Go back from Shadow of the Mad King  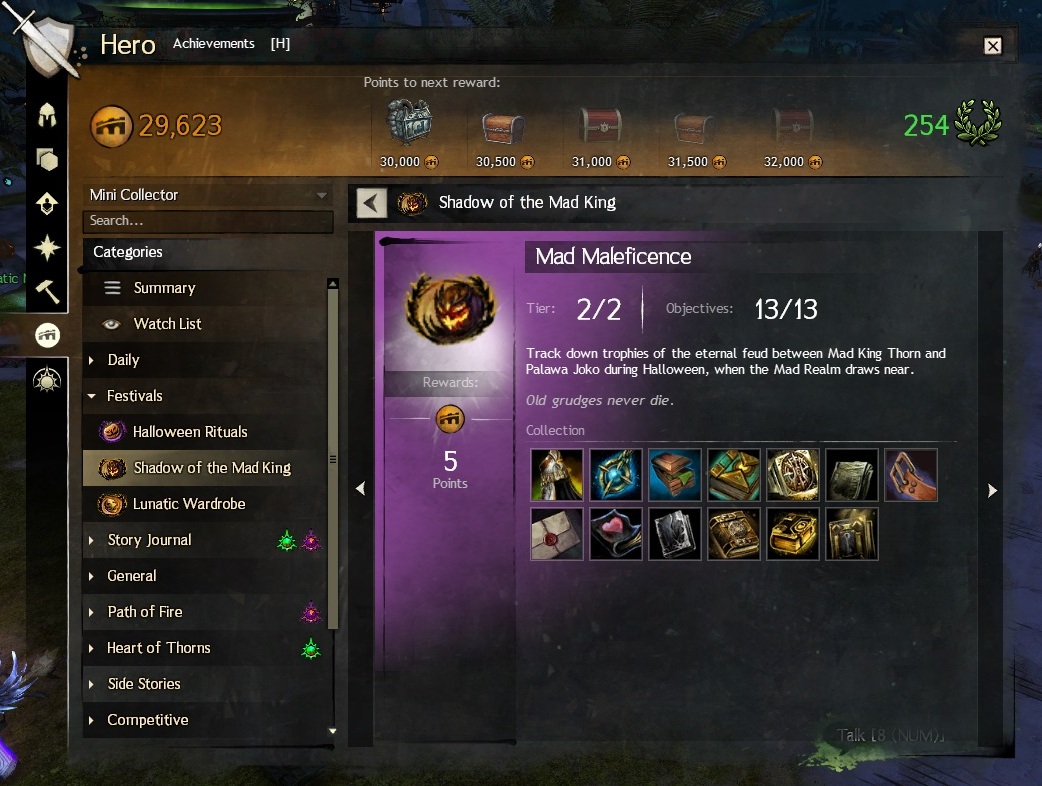pos(371,203)
